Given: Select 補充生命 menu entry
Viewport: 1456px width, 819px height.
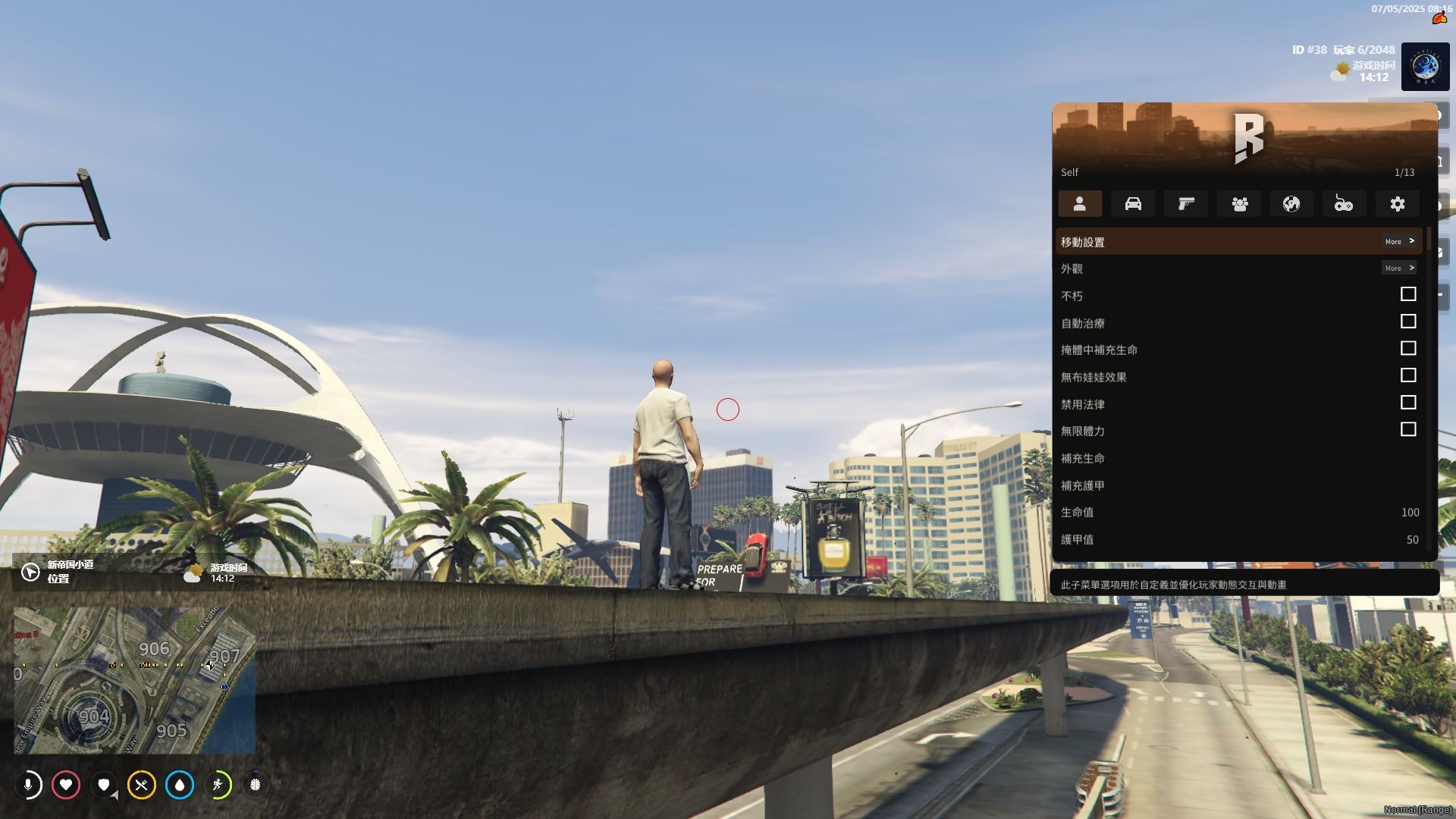Looking at the screenshot, I should (x=1238, y=459).
